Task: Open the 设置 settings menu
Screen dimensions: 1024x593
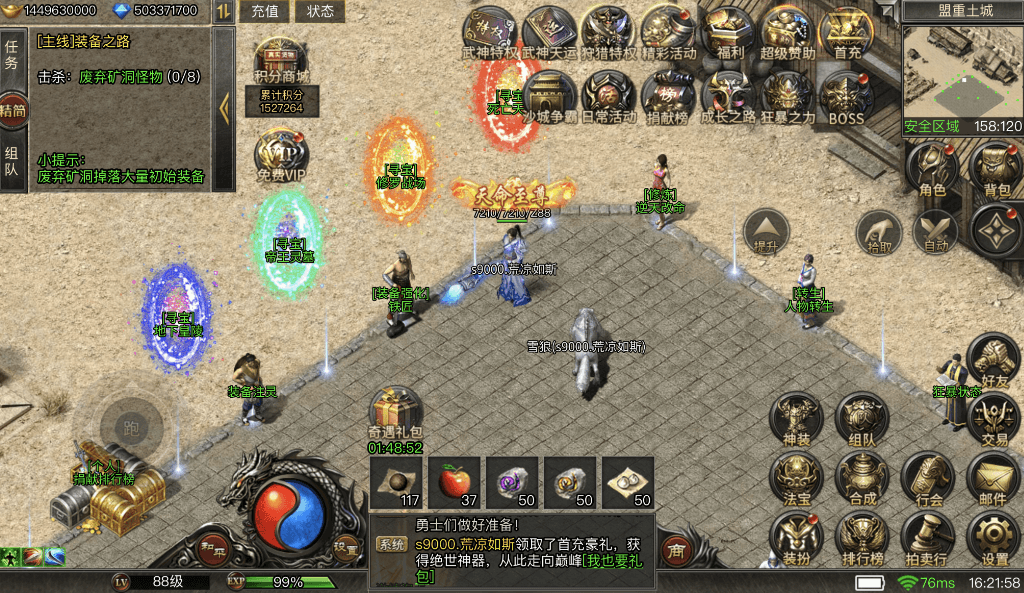Action: tap(994, 538)
